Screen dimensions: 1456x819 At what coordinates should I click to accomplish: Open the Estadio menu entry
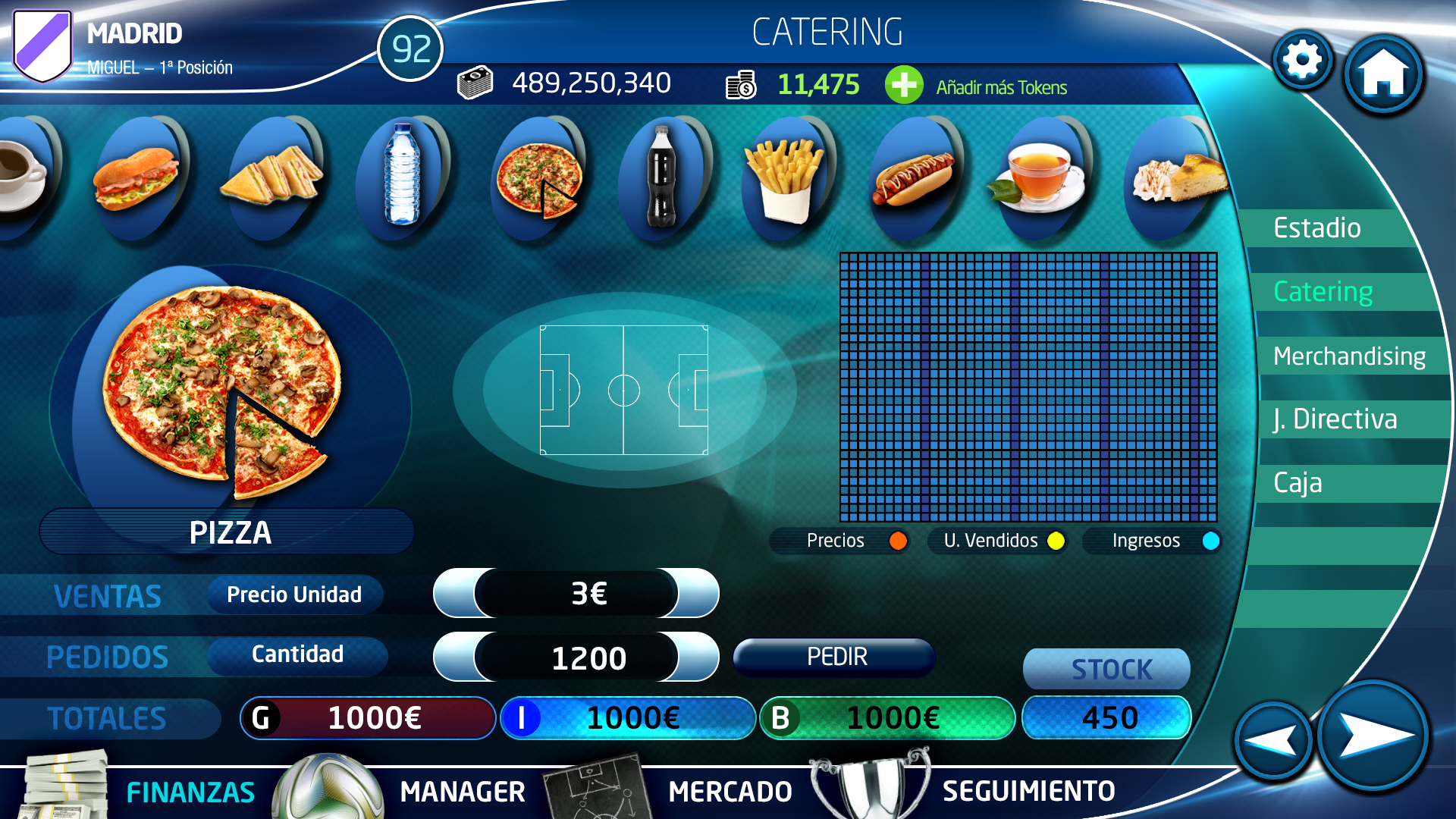click(1317, 228)
